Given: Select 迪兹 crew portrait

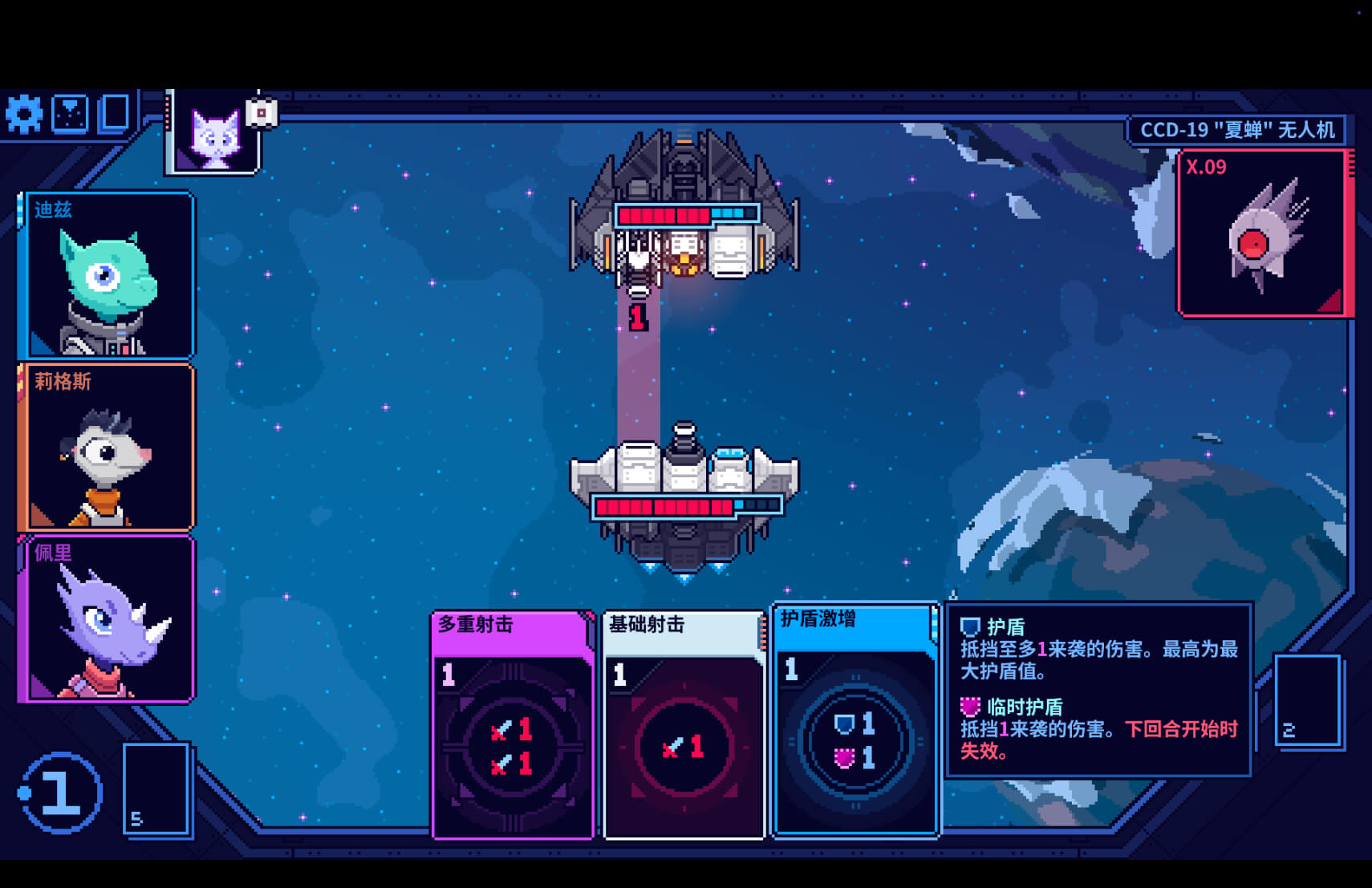Looking at the screenshot, I should coord(108,275).
